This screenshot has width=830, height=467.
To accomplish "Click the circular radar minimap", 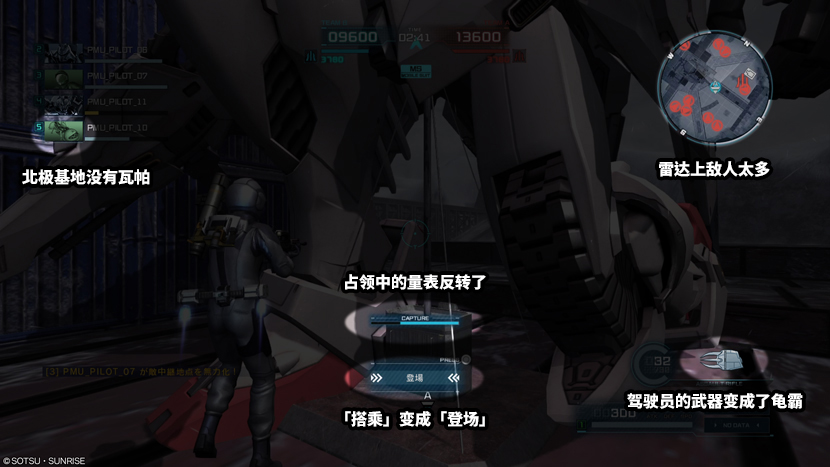I will pyautogui.click(x=715, y=87).
